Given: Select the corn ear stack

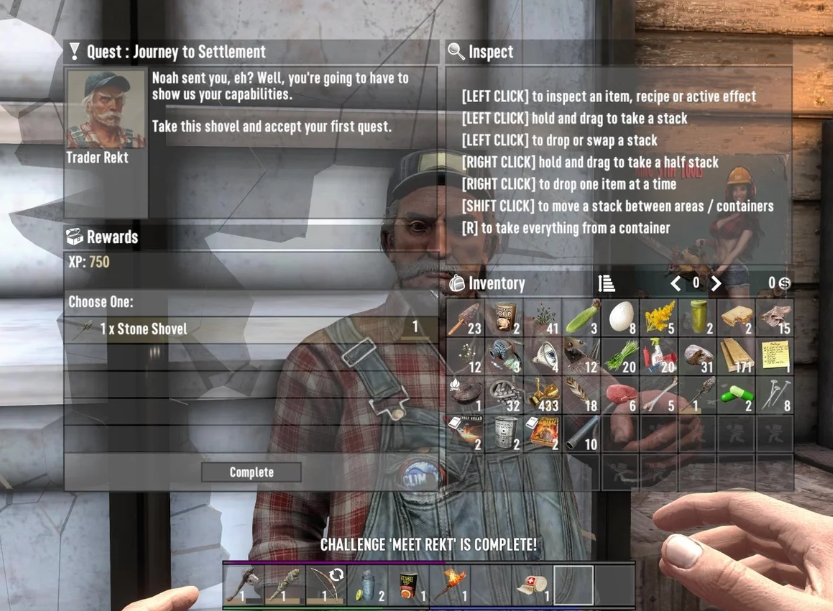Looking at the screenshot, I should coord(581,318).
